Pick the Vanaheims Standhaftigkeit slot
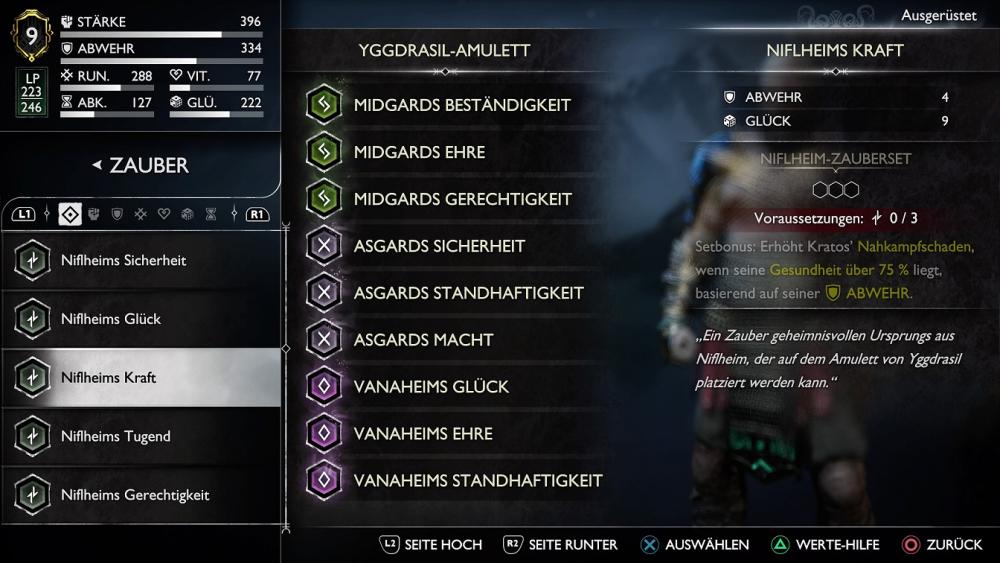1000x563 pixels. (477, 481)
